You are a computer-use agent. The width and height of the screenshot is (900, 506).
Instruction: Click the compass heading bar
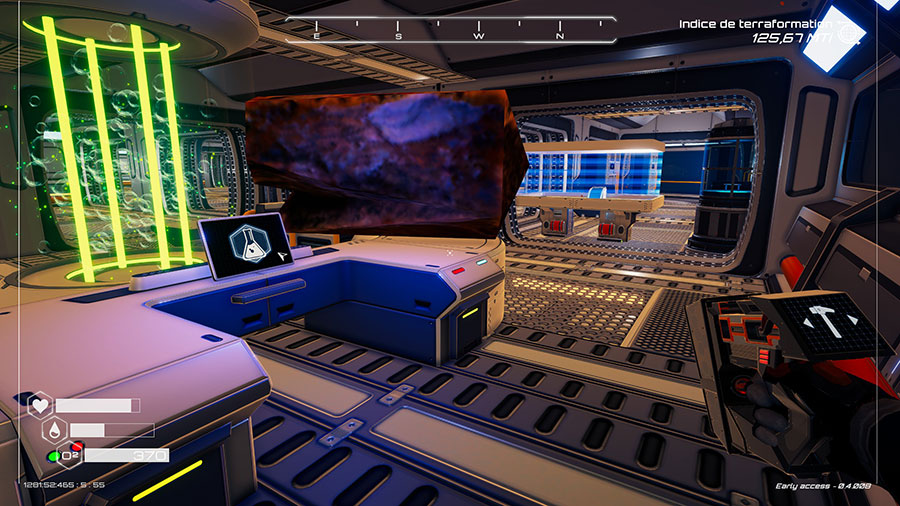point(450,29)
